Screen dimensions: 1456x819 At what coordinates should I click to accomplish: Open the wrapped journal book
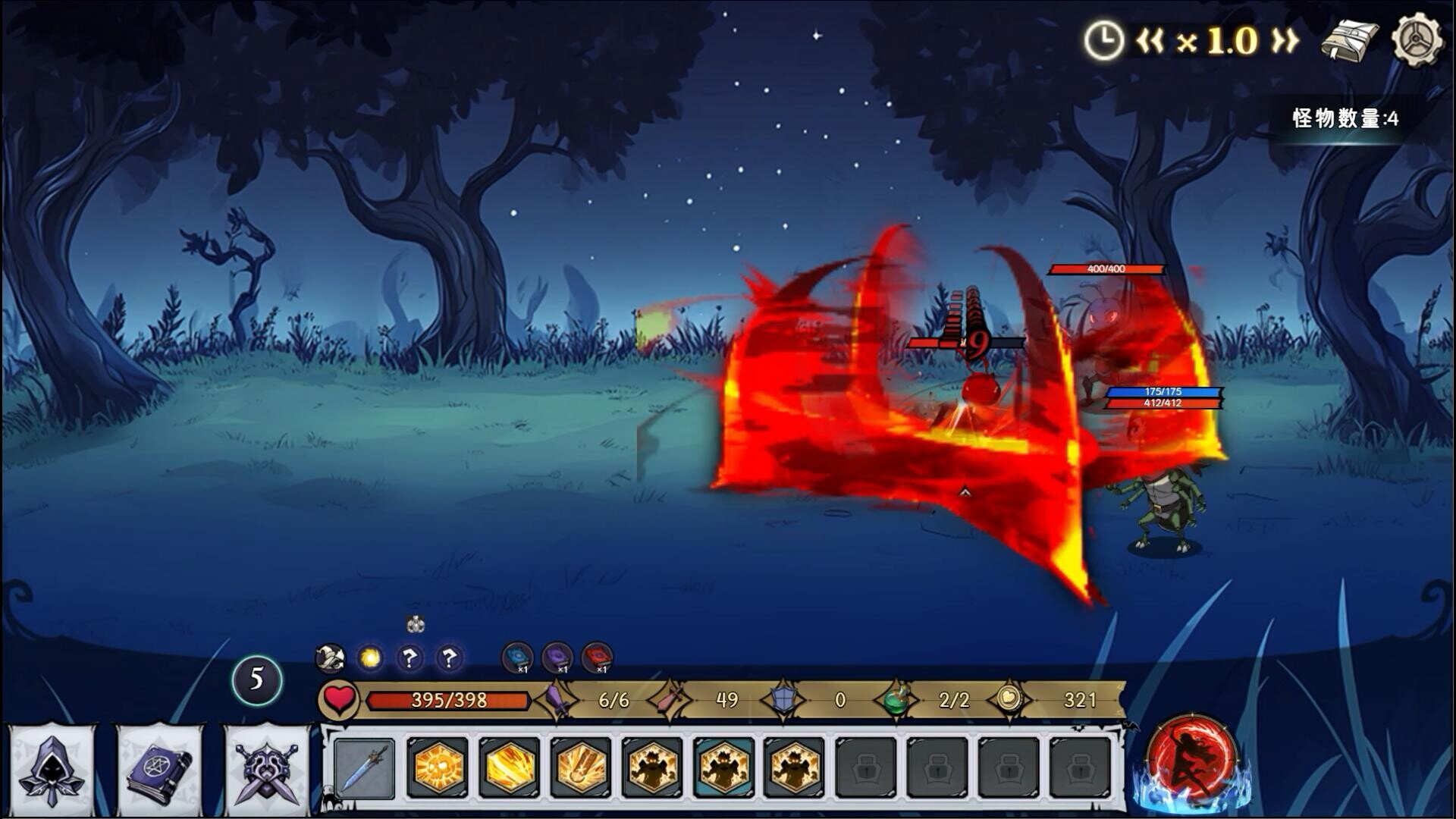(x=1350, y=41)
